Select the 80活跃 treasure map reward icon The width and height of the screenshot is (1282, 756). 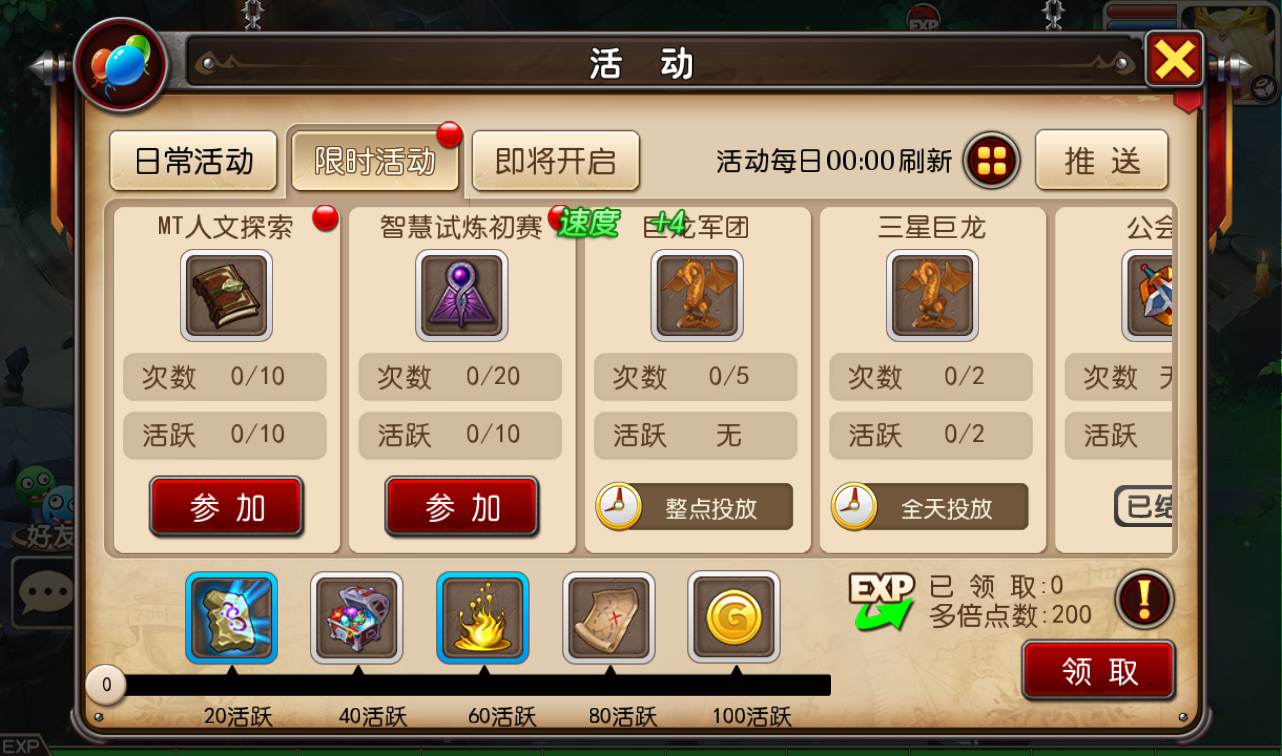[x=608, y=617]
